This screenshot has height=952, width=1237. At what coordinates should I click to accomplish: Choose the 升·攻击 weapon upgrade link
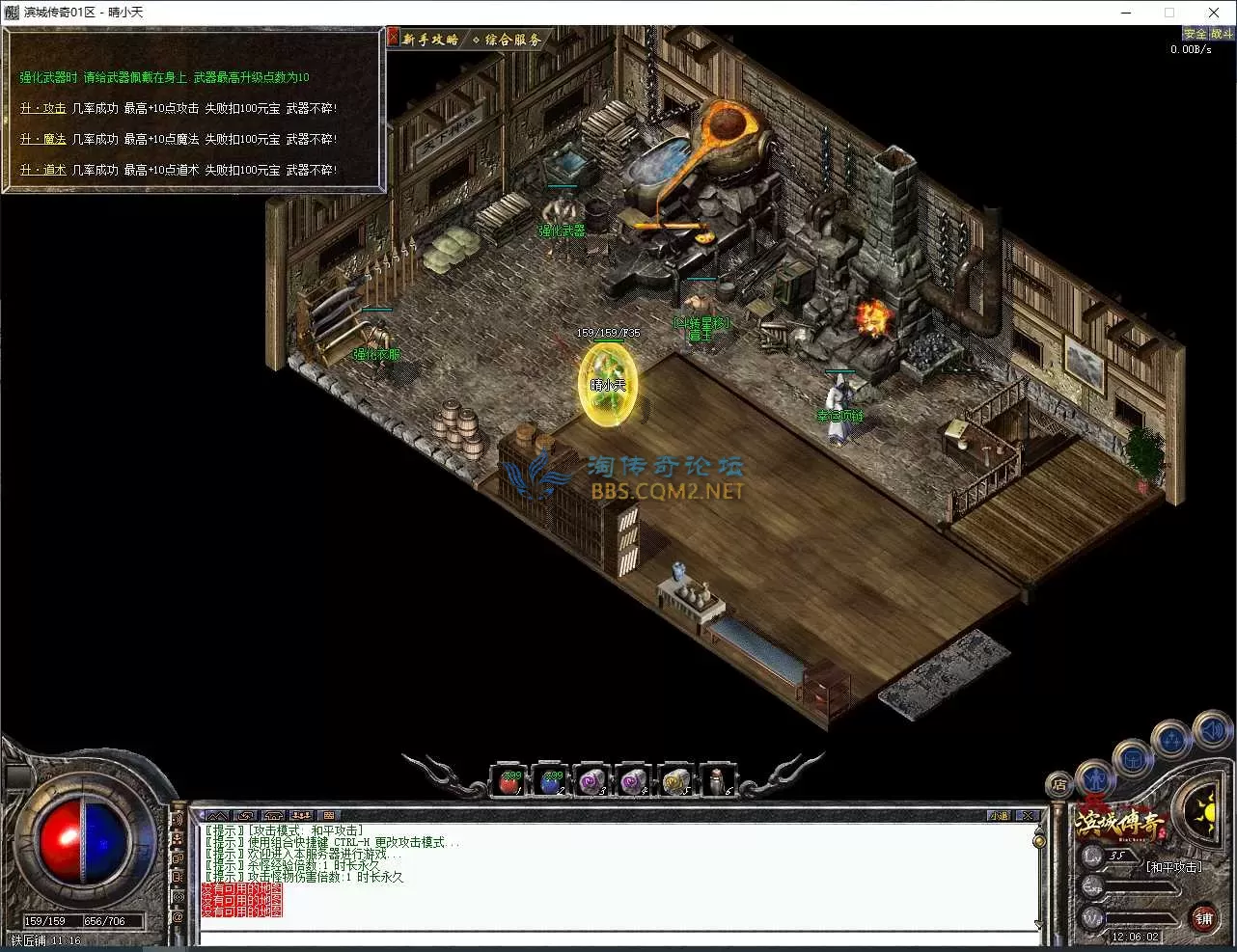[43, 109]
